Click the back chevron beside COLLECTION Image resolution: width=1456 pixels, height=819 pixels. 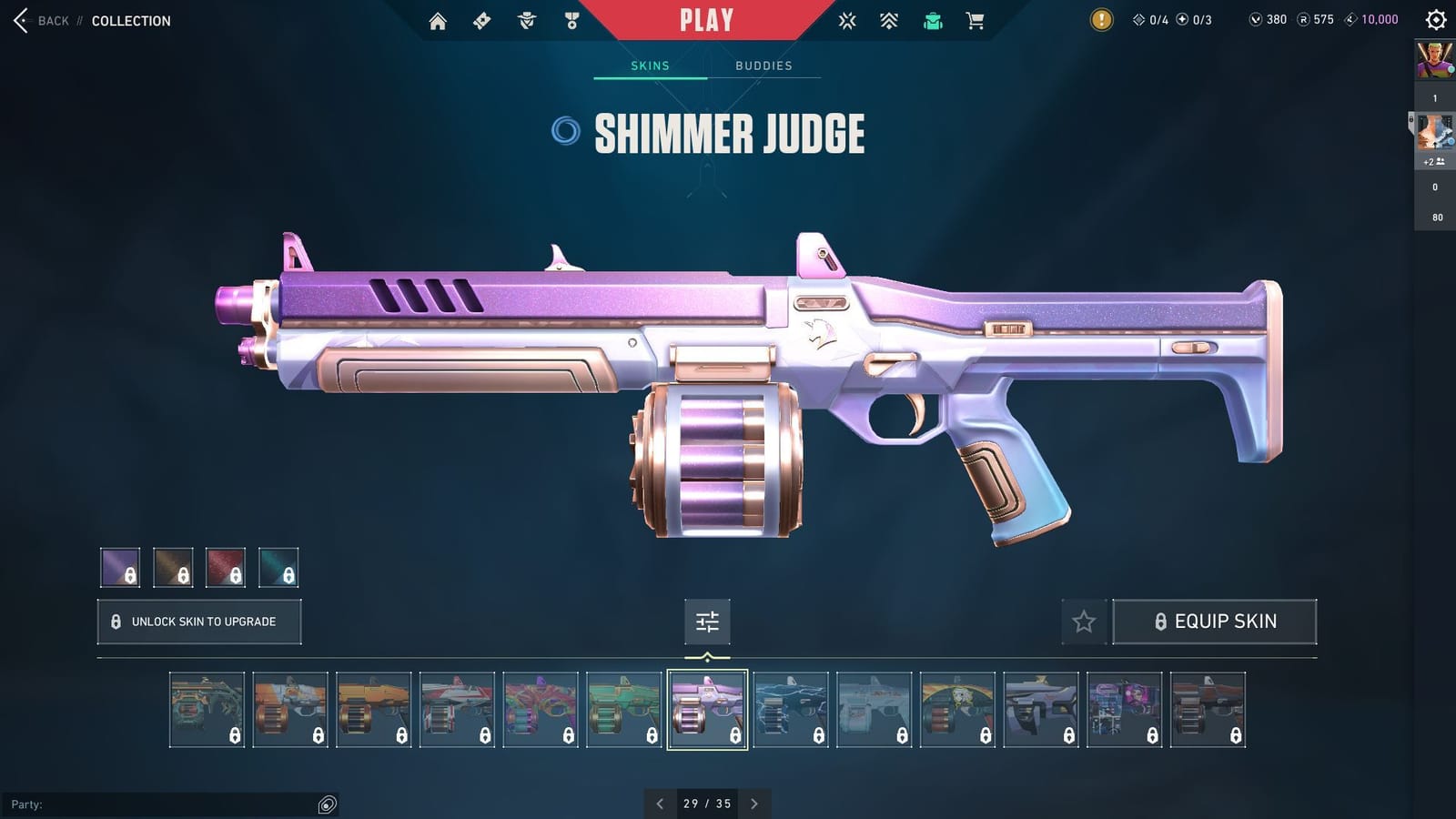point(20,20)
